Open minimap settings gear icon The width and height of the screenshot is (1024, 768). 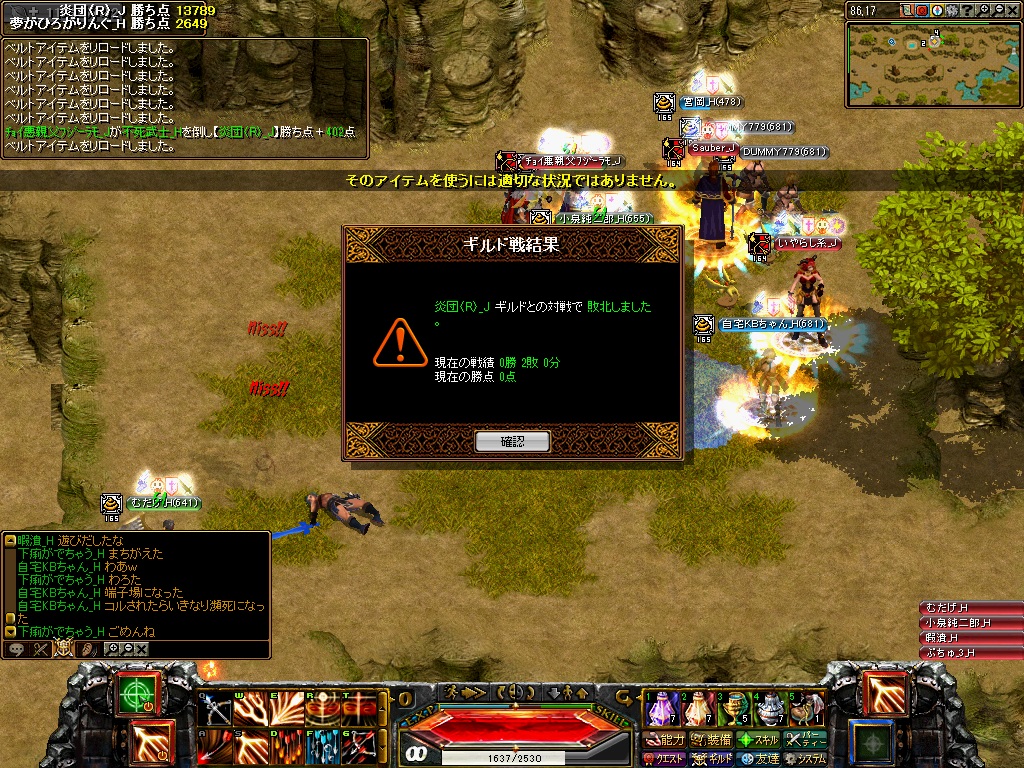[x=952, y=11]
